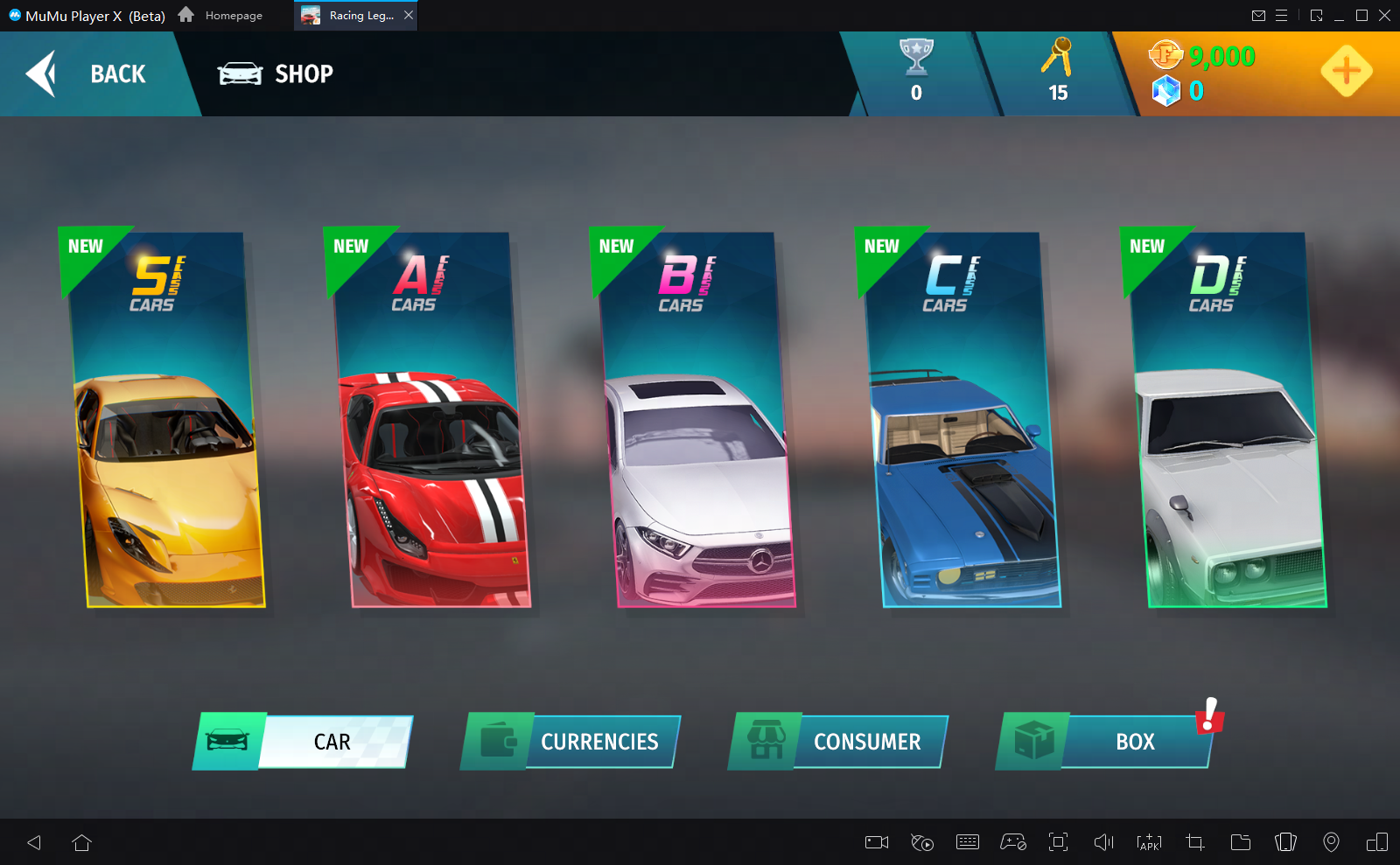Open the screen recording tool
The width and height of the screenshot is (1400, 865).
(875, 842)
